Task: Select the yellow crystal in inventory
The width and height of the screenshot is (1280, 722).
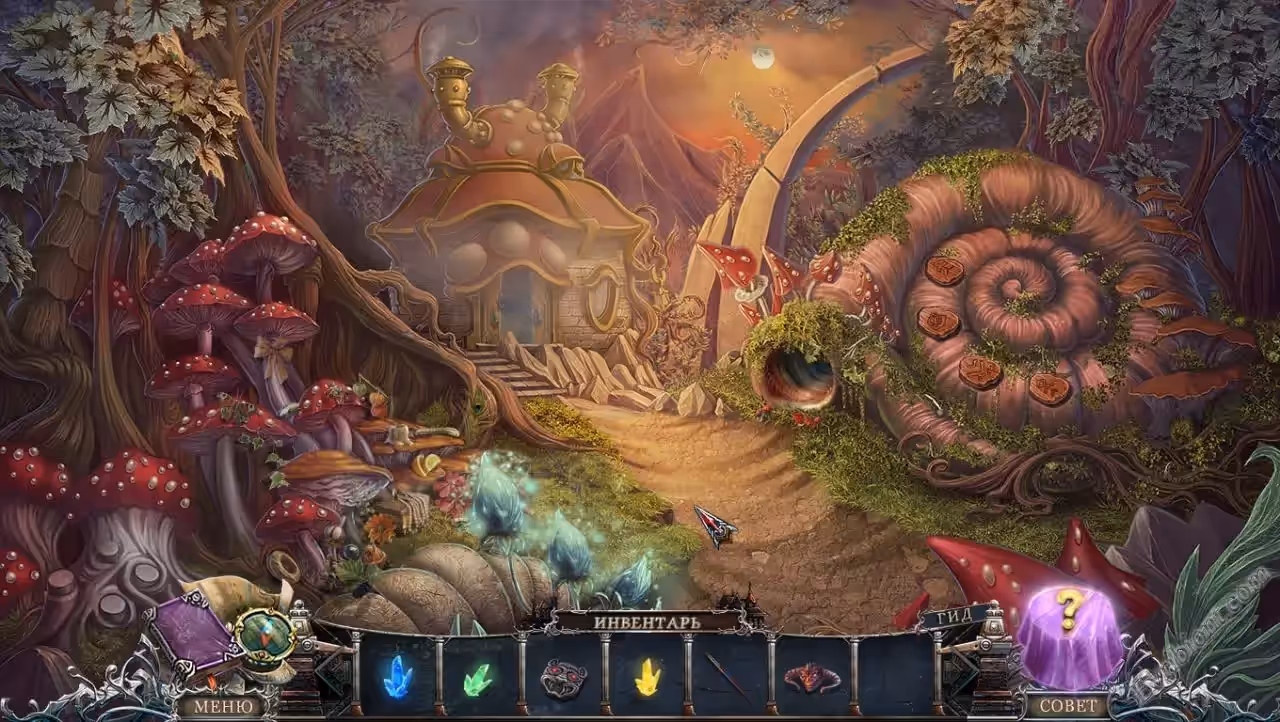Action: [x=647, y=677]
